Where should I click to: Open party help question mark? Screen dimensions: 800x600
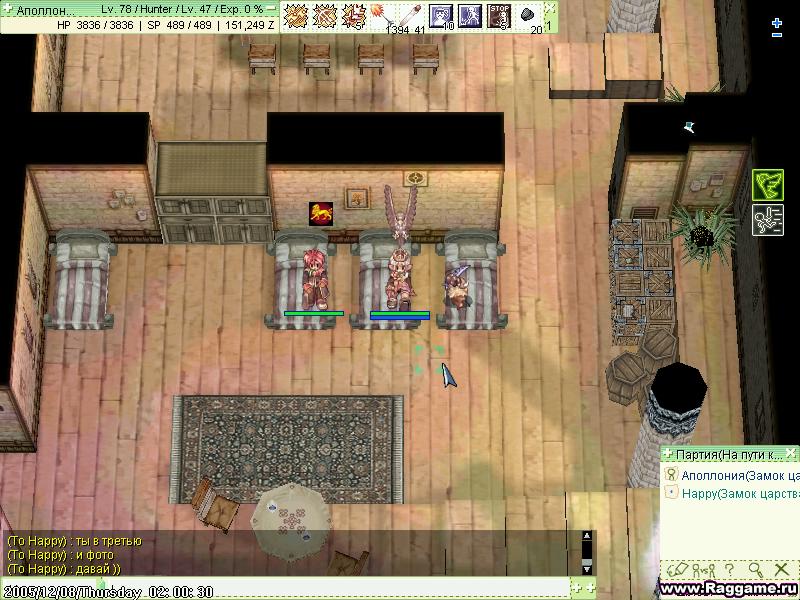(x=729, y=570)
